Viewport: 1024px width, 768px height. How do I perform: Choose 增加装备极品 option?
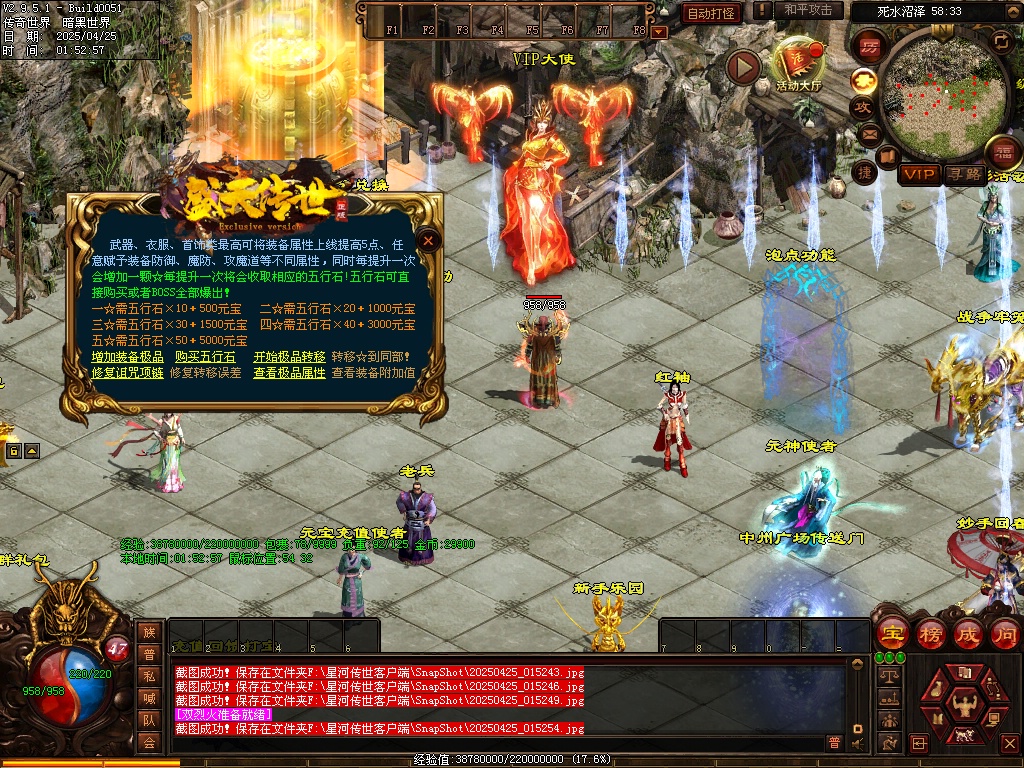[127, 357]
